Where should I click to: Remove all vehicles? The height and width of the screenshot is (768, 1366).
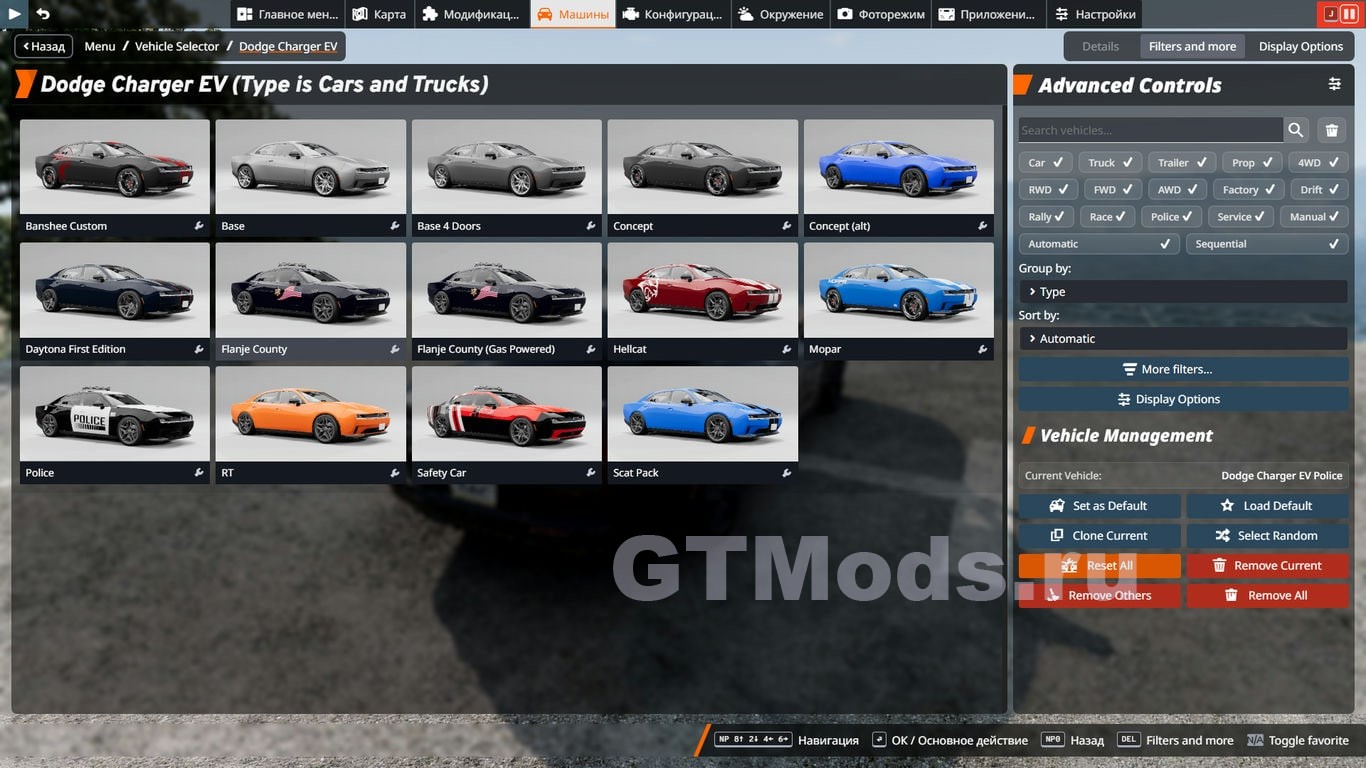[x=1267, y=596]
